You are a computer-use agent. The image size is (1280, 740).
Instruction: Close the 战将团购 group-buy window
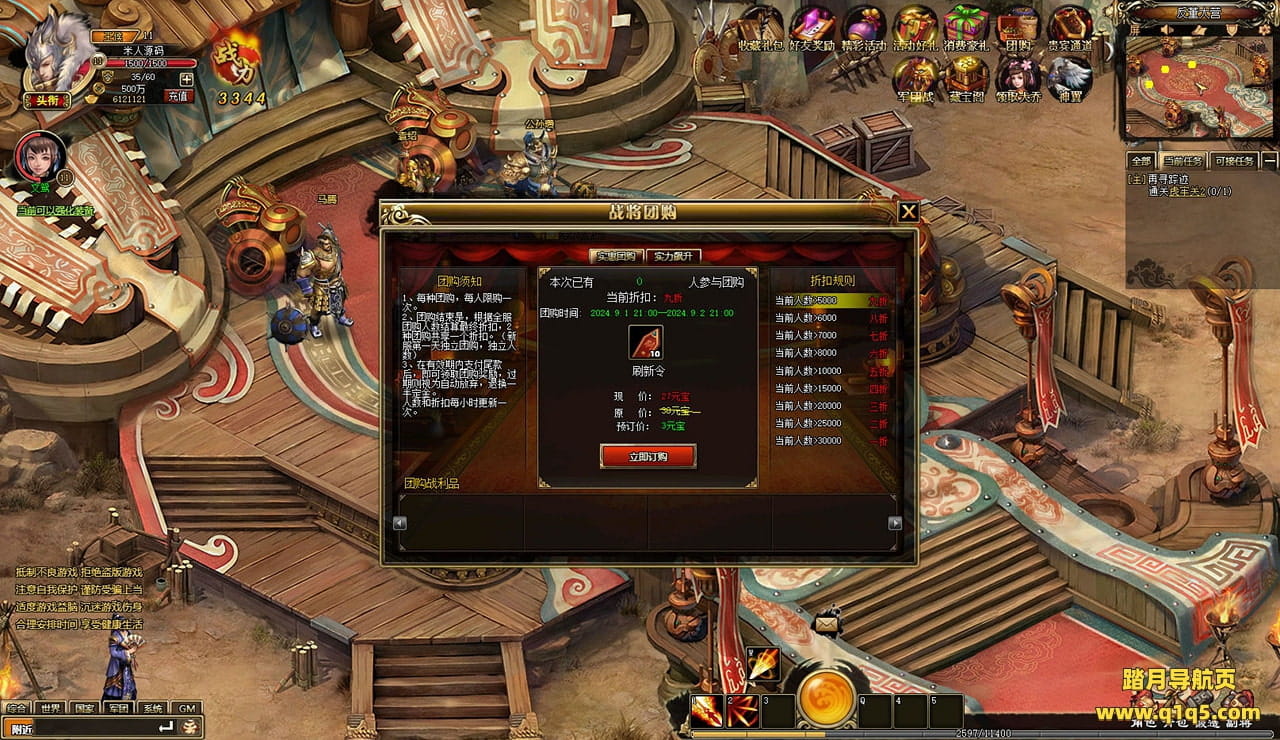(x=908, y=212)
